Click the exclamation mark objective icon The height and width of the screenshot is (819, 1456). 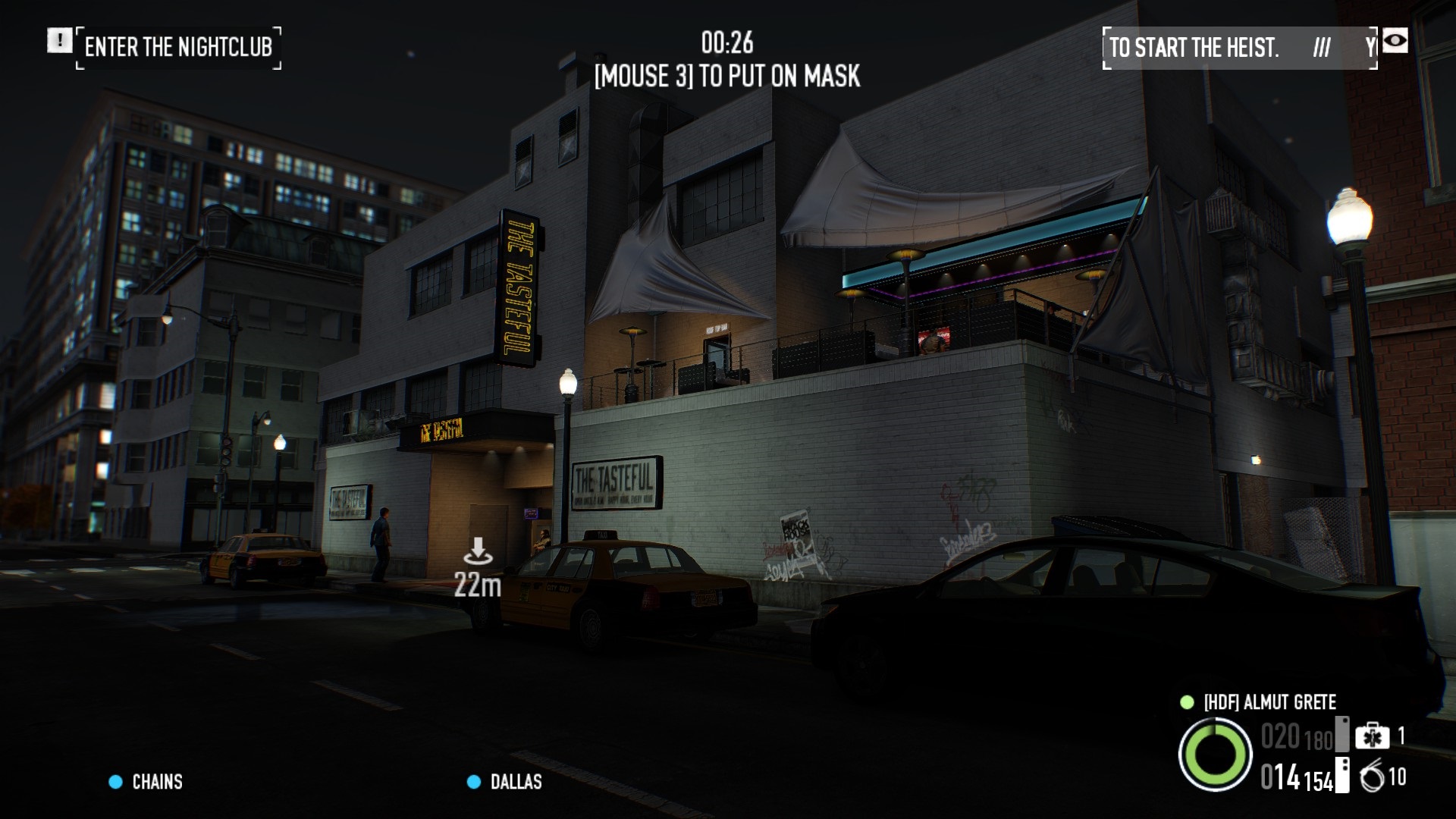click(59, 41)
